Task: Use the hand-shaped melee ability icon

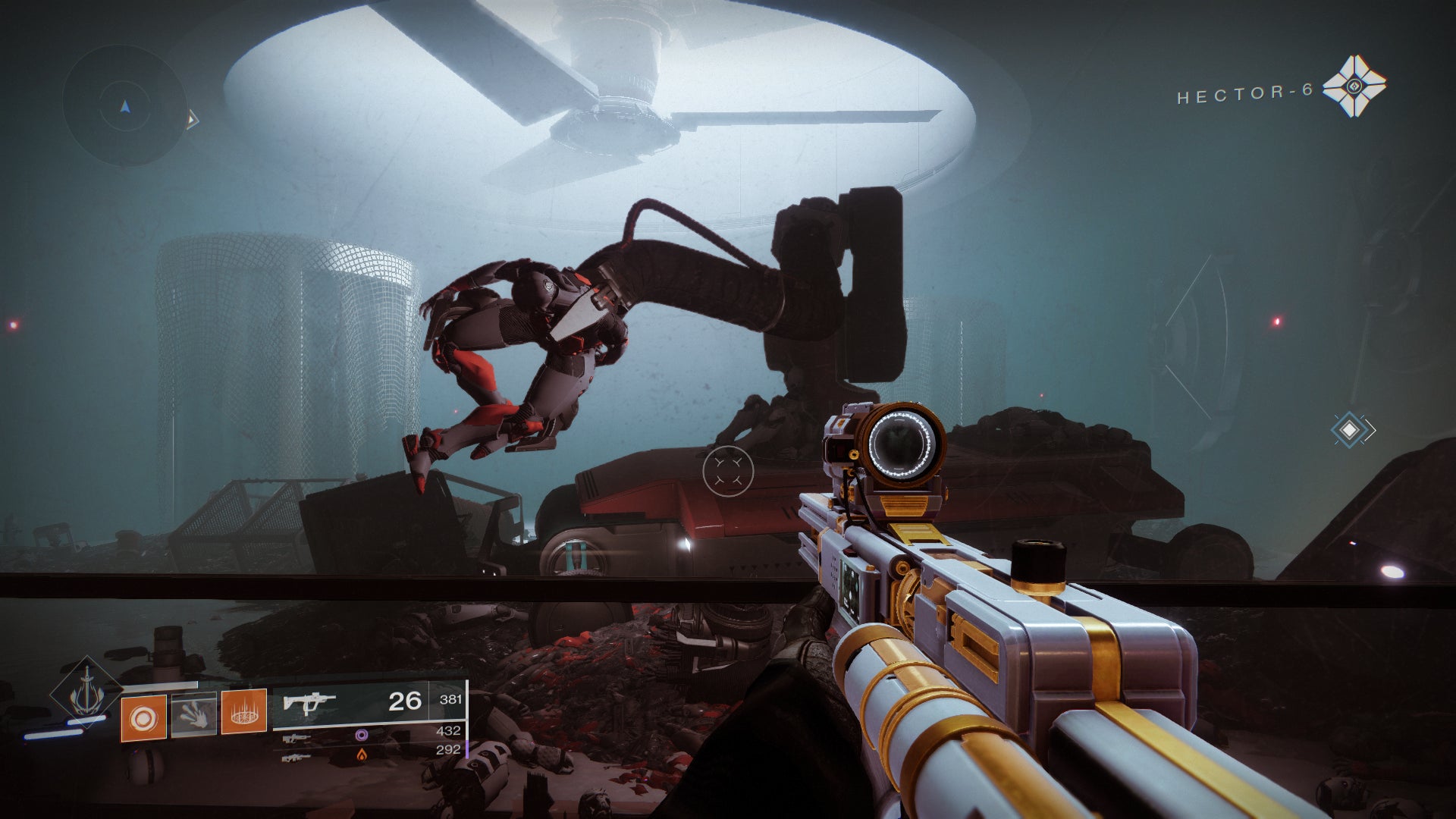Action: tap(193, 714)
